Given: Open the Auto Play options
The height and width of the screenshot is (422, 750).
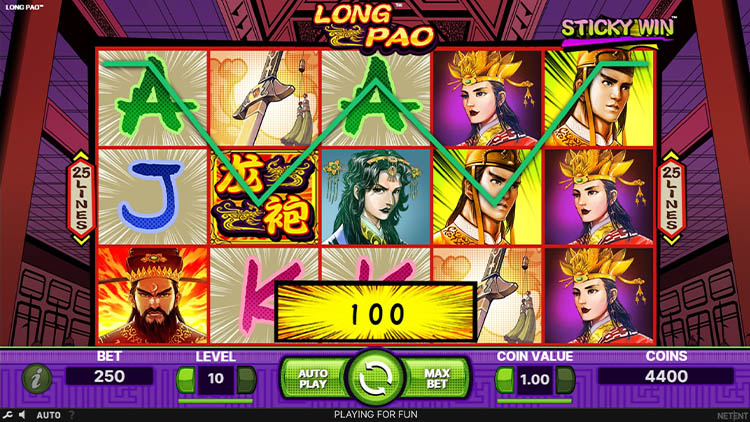Looking at the screenshot, I should coord(313,377).
